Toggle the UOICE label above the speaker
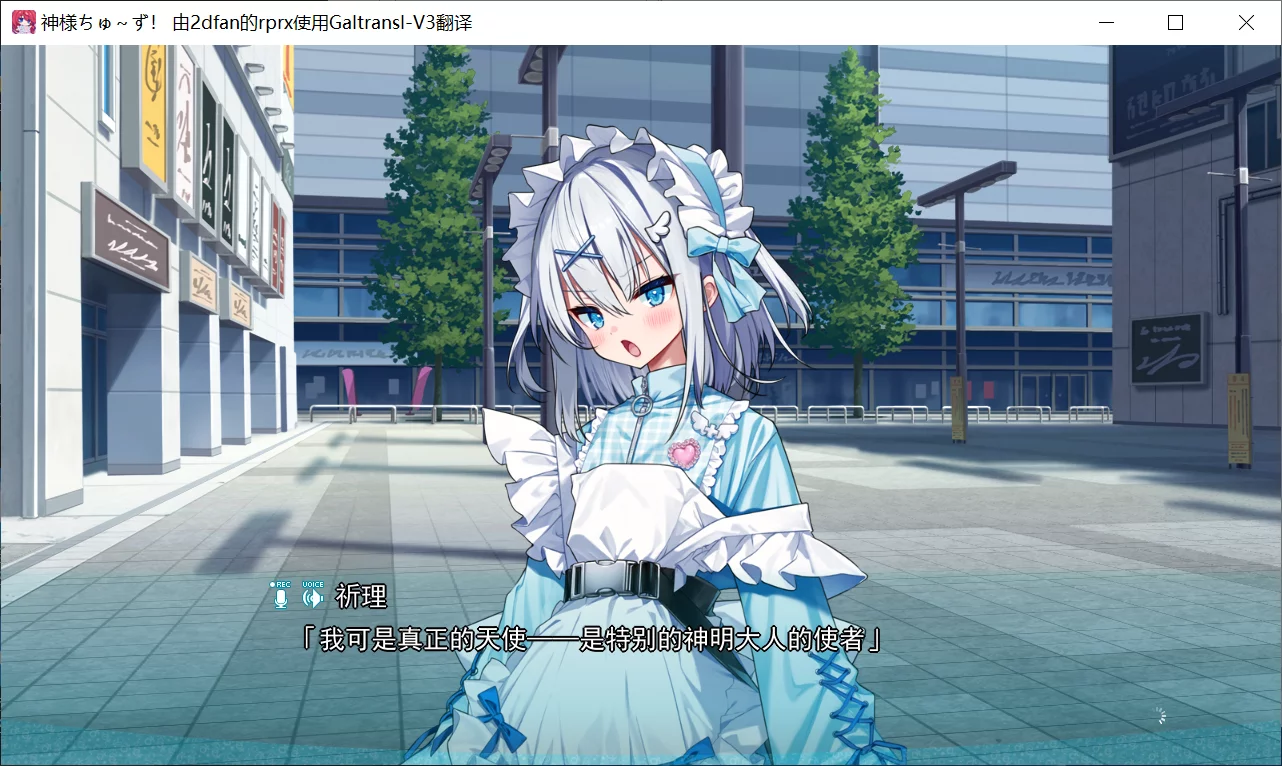 pos(313,583)
